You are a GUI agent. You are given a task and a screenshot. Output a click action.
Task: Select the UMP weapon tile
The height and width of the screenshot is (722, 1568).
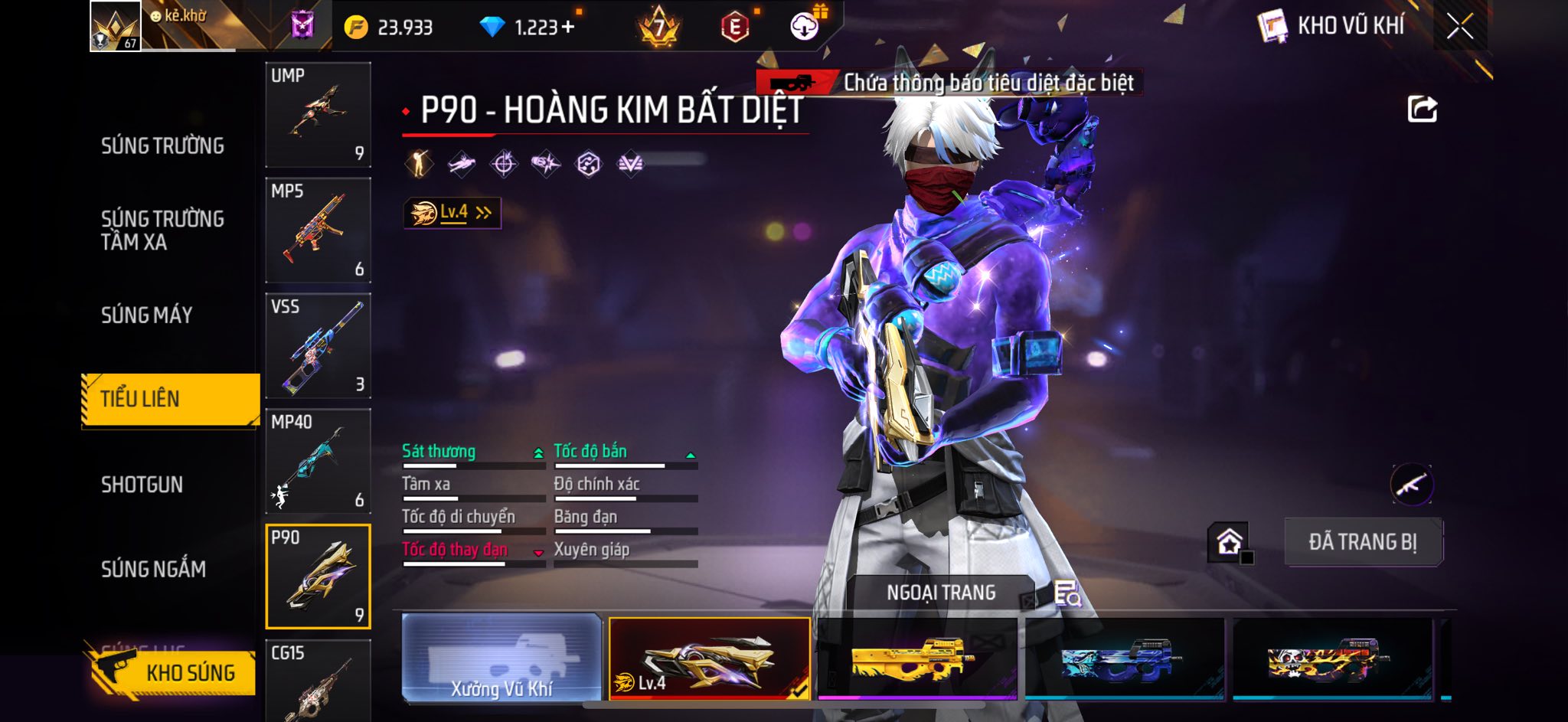[x=318, y=115]
